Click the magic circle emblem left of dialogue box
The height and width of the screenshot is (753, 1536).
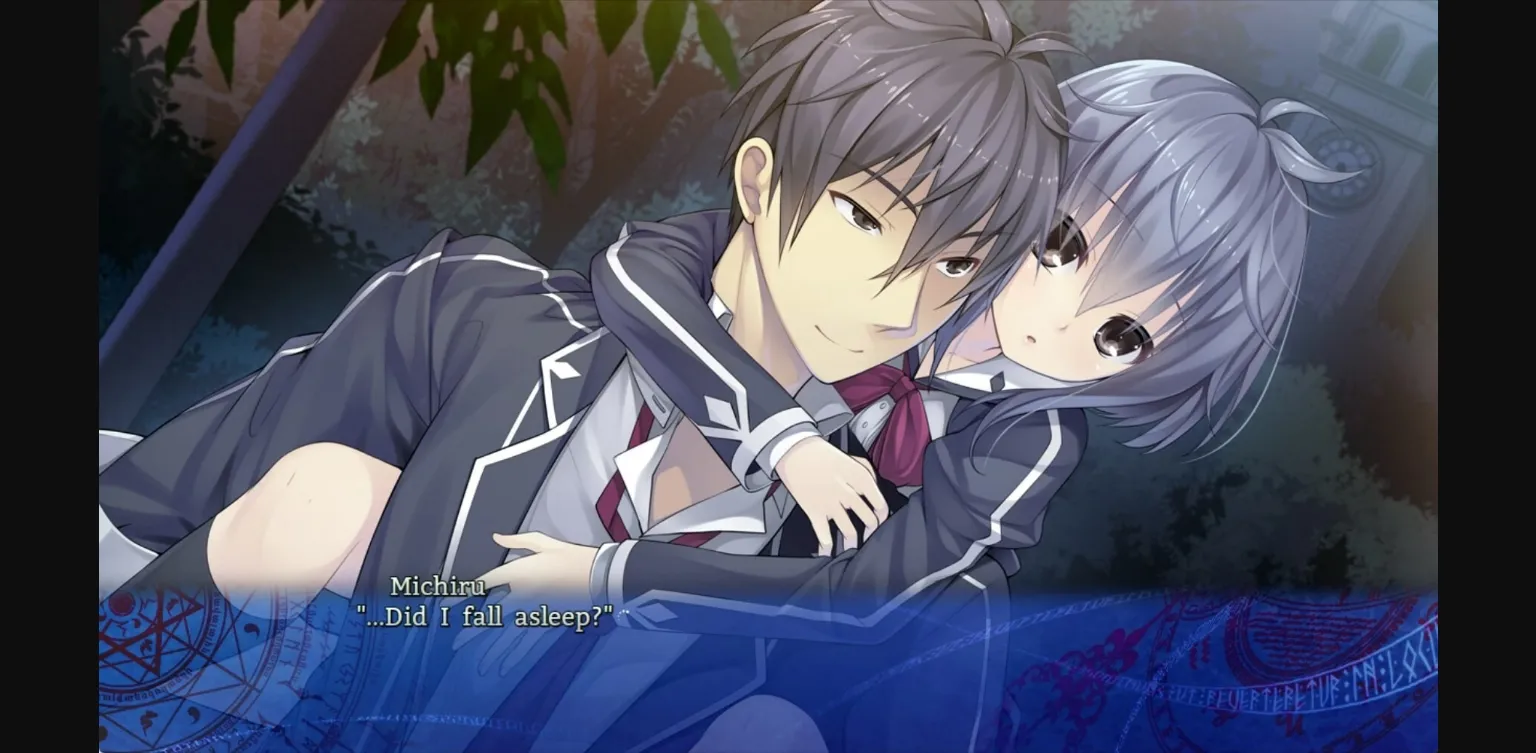click(140, 650)
